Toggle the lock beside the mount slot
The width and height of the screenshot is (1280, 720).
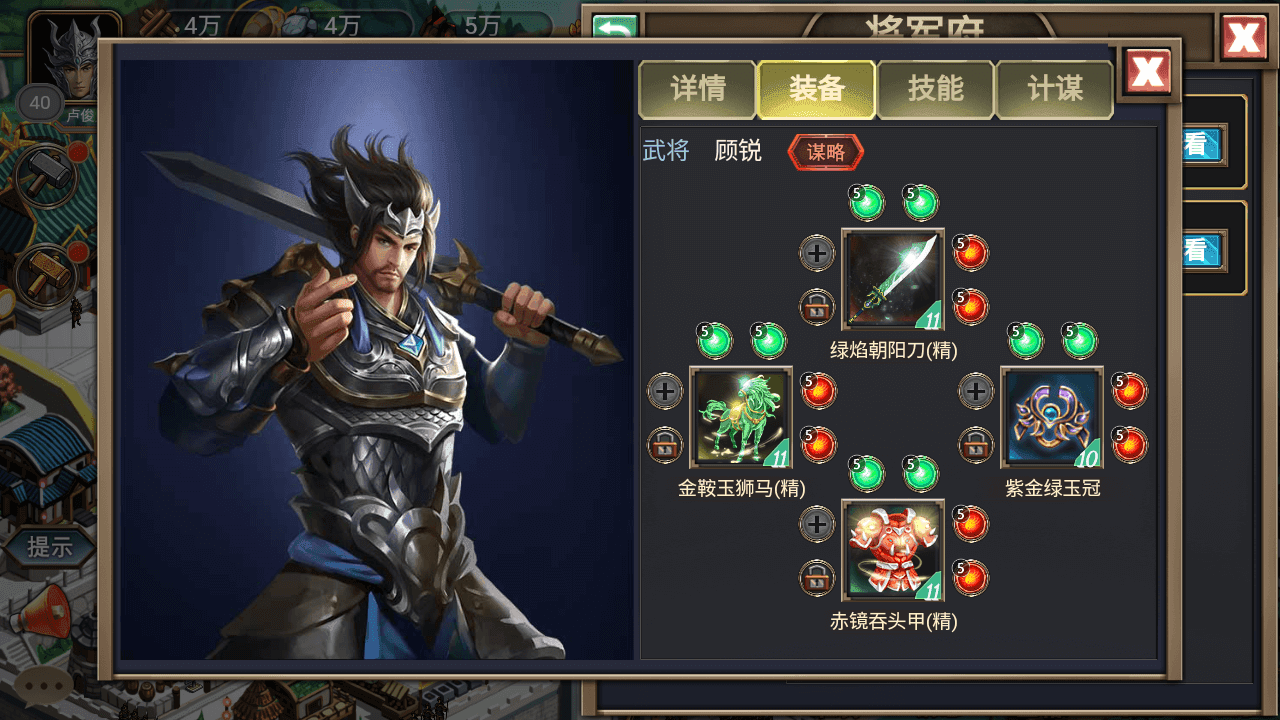(666, 447)
